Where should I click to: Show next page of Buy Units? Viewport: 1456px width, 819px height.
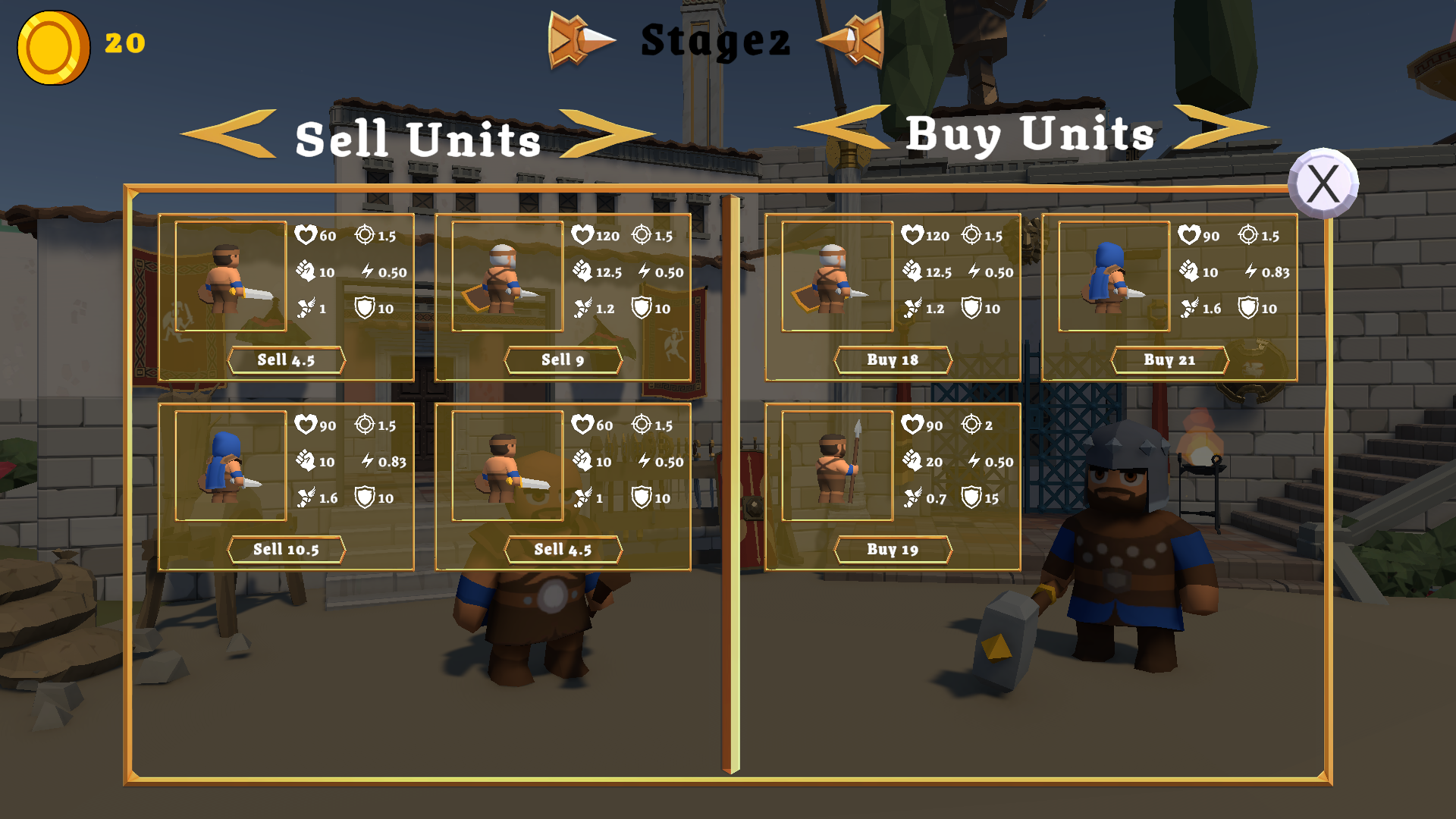pos(1219,127)
